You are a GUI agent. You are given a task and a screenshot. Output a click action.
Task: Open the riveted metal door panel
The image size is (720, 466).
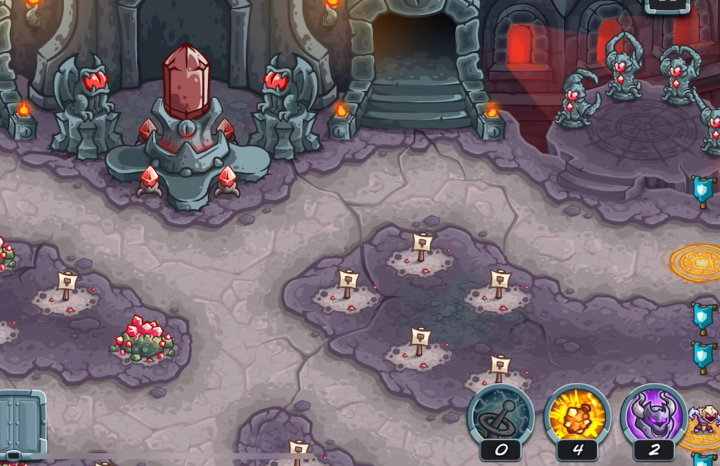[22, 426]
